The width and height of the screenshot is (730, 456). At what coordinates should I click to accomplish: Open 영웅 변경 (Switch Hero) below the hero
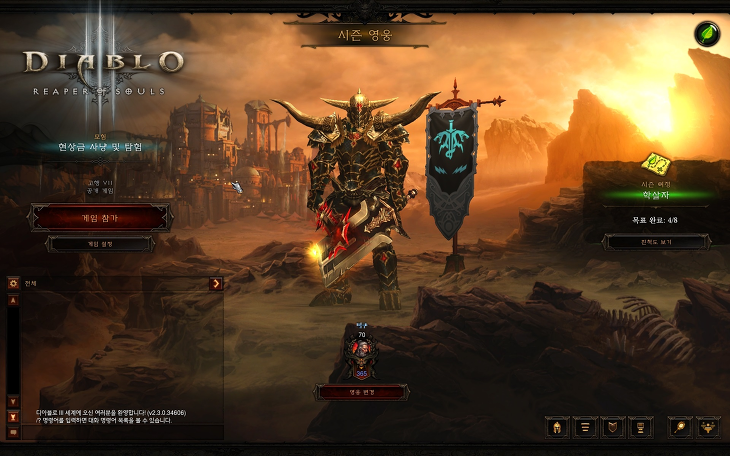[361, 392]
